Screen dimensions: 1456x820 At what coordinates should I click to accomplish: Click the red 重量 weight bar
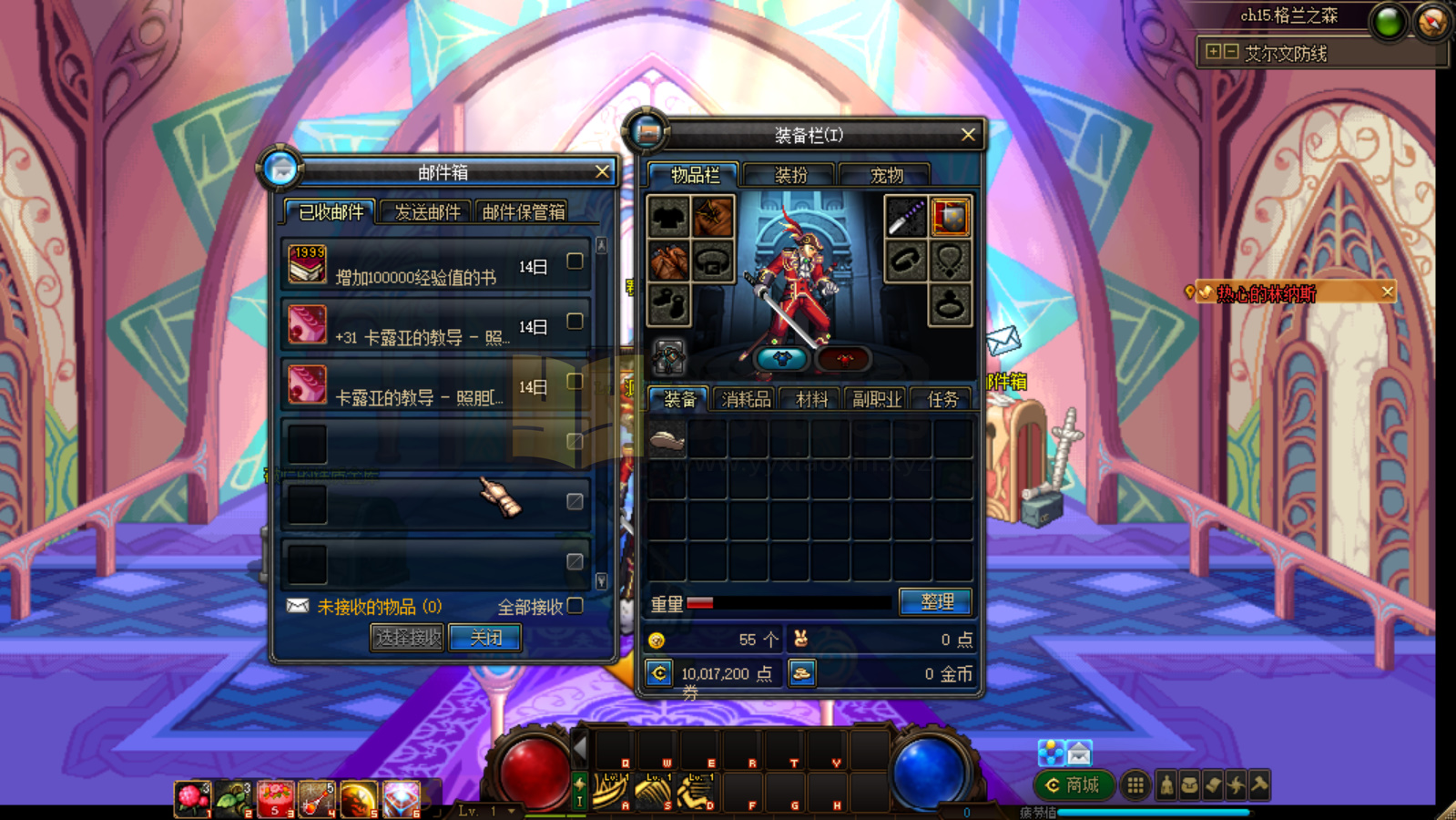point(701,601)
